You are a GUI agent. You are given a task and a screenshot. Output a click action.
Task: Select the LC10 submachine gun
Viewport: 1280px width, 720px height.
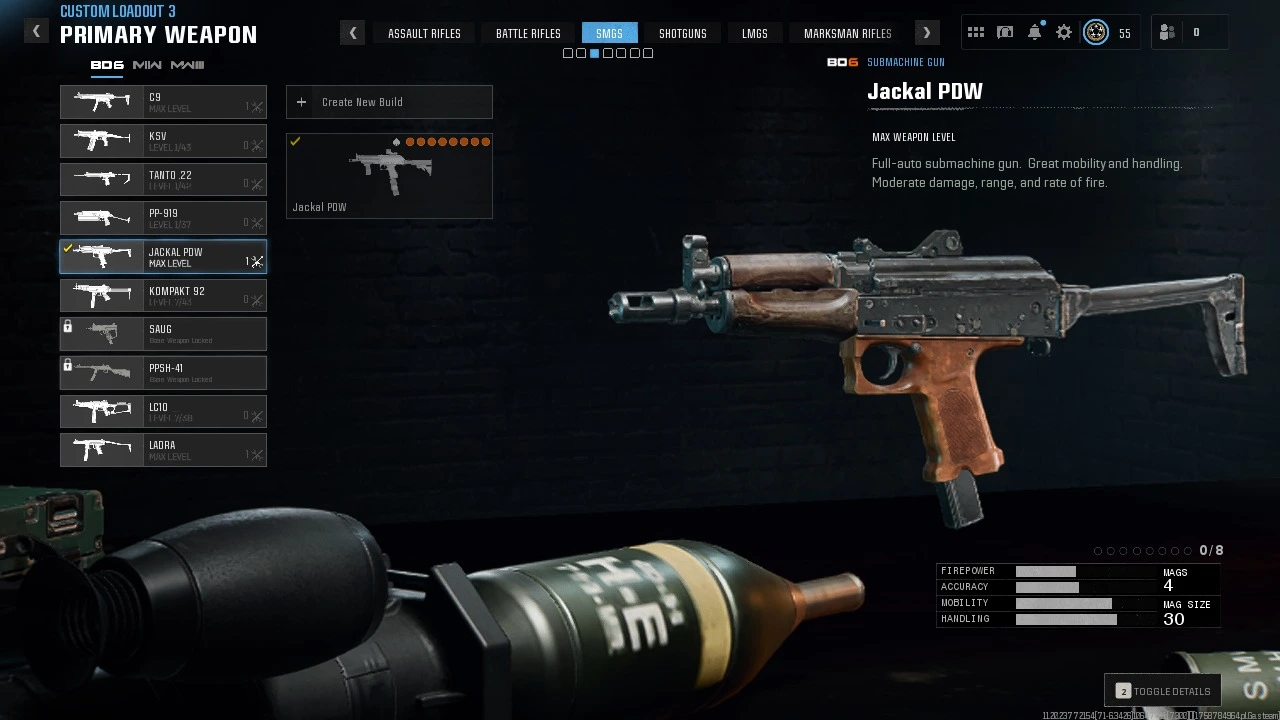(x=163, y=412)
